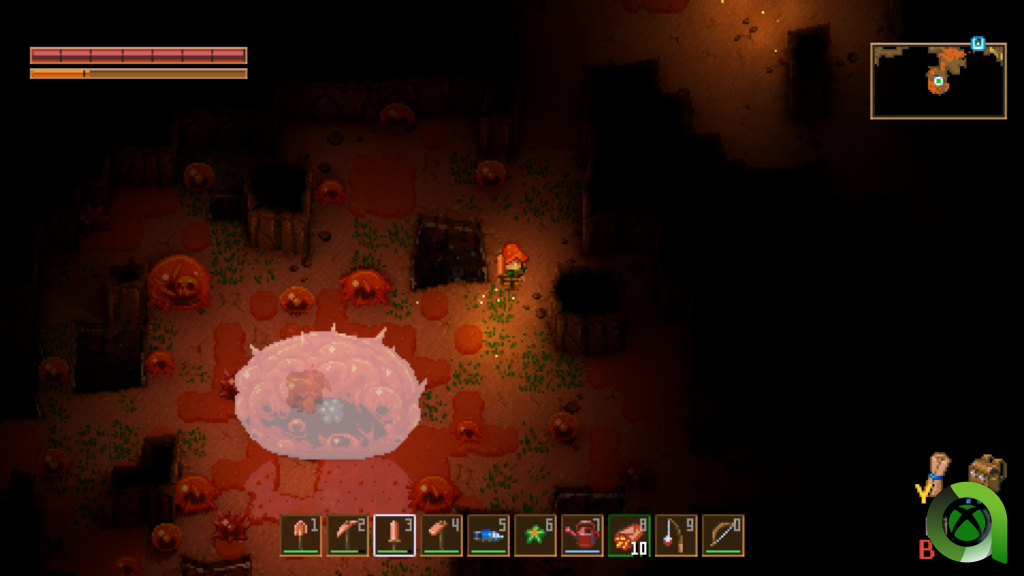This screenshot has height=576, width=1024.
Task: Select the wooden bow hotbar slot
Action: (723, 535)
